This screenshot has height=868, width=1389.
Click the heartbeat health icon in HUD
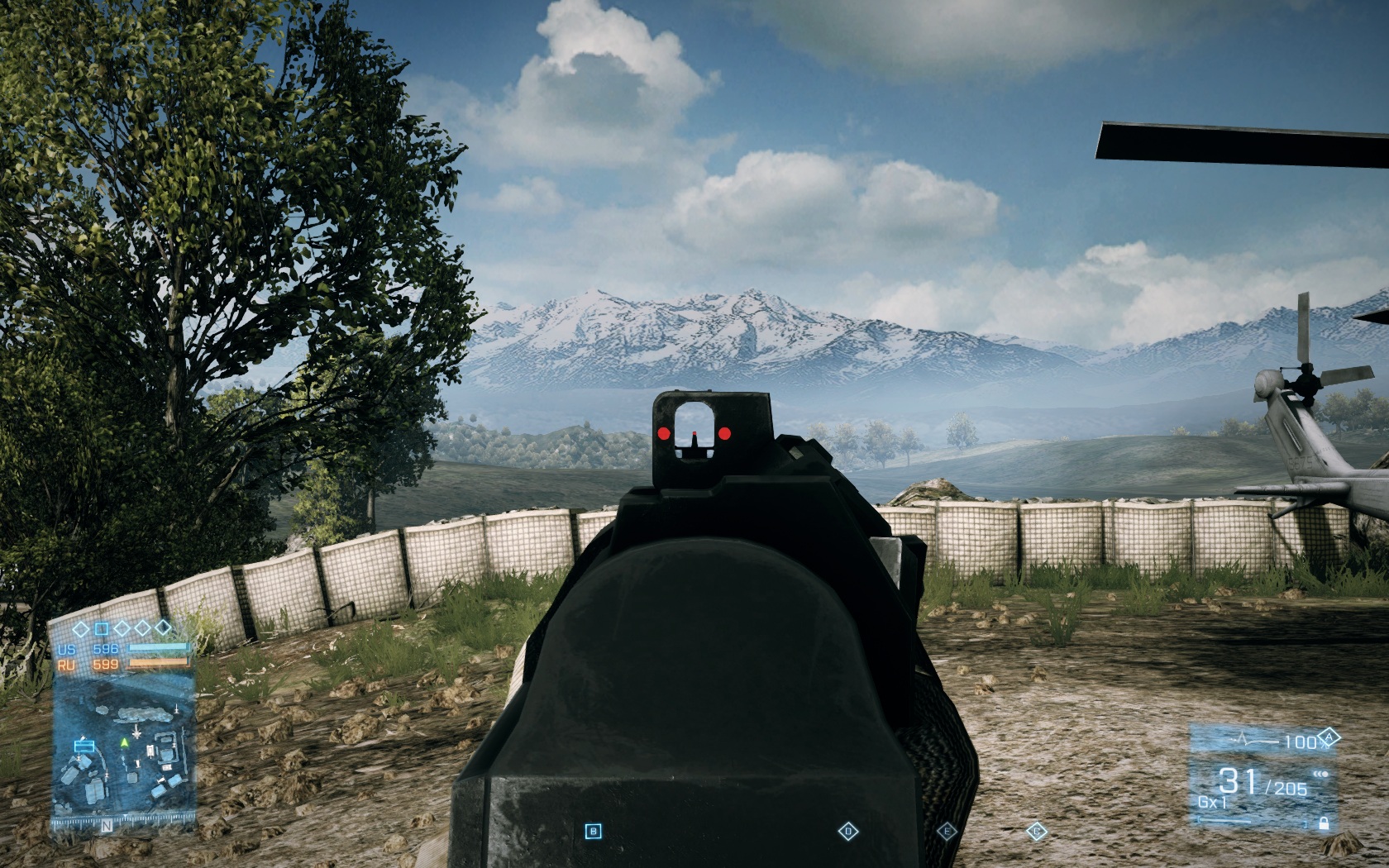click(1243, 737)
